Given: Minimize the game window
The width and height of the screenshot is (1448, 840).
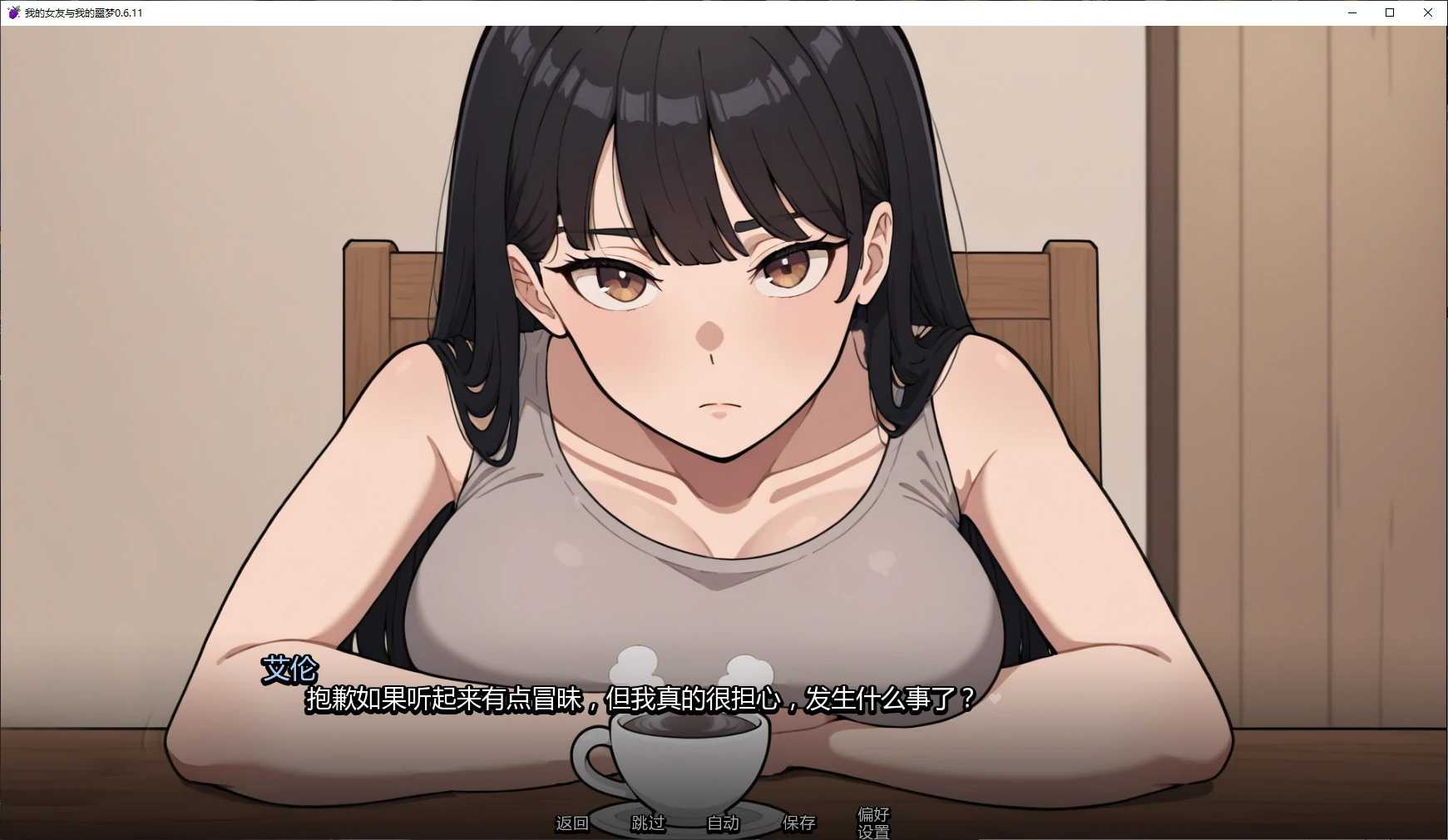Looking at the screenshot, I should (x=1352, y=12).
